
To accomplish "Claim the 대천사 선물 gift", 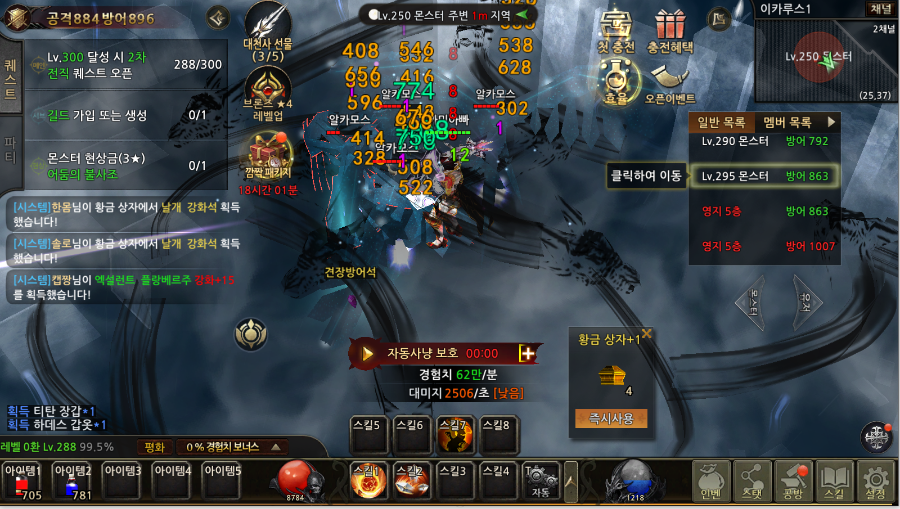I will (x=268, y=30).
